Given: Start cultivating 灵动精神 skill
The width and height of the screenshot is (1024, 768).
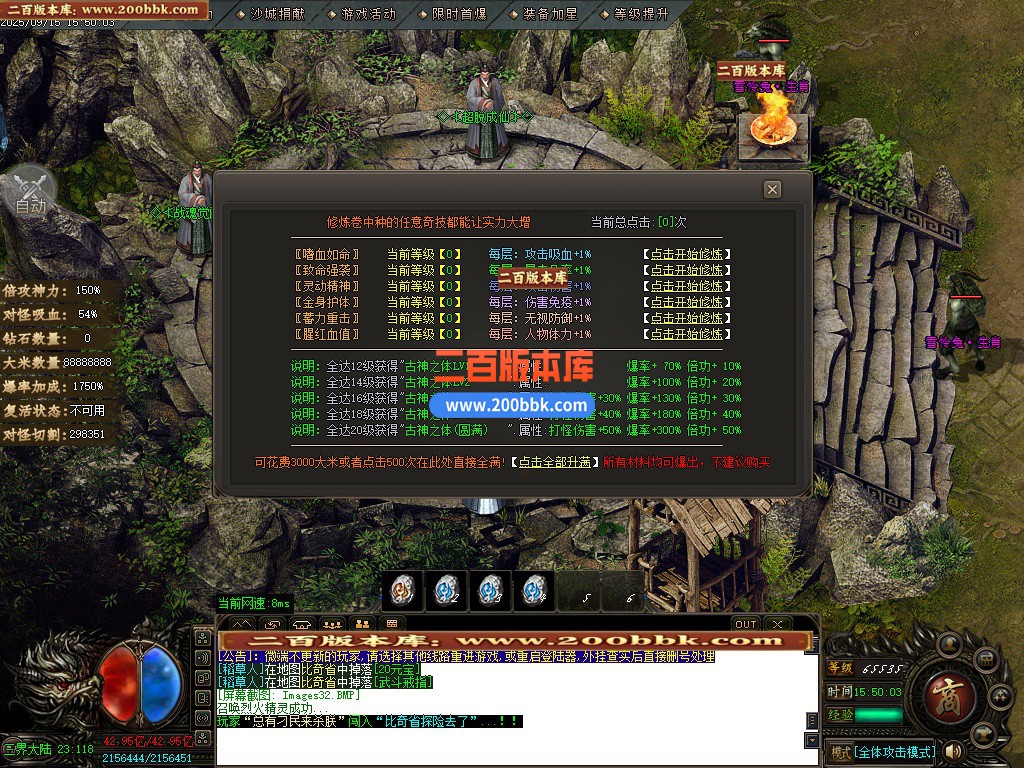Looking at the screenshot, I should click(x=685, y=286).
